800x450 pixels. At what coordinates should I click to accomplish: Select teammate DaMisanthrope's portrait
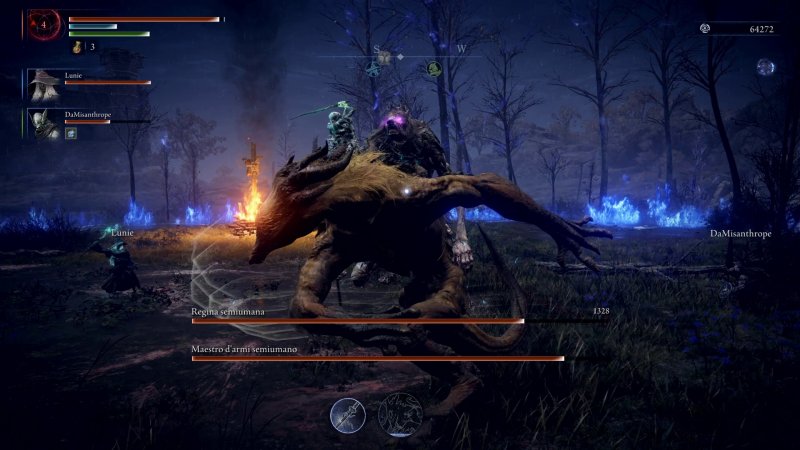(x=42, y=123)
